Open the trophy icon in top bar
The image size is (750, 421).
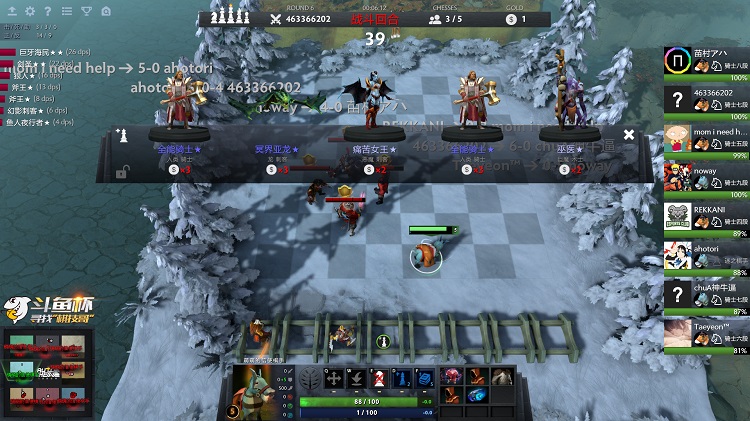click(x=86, y=11)
